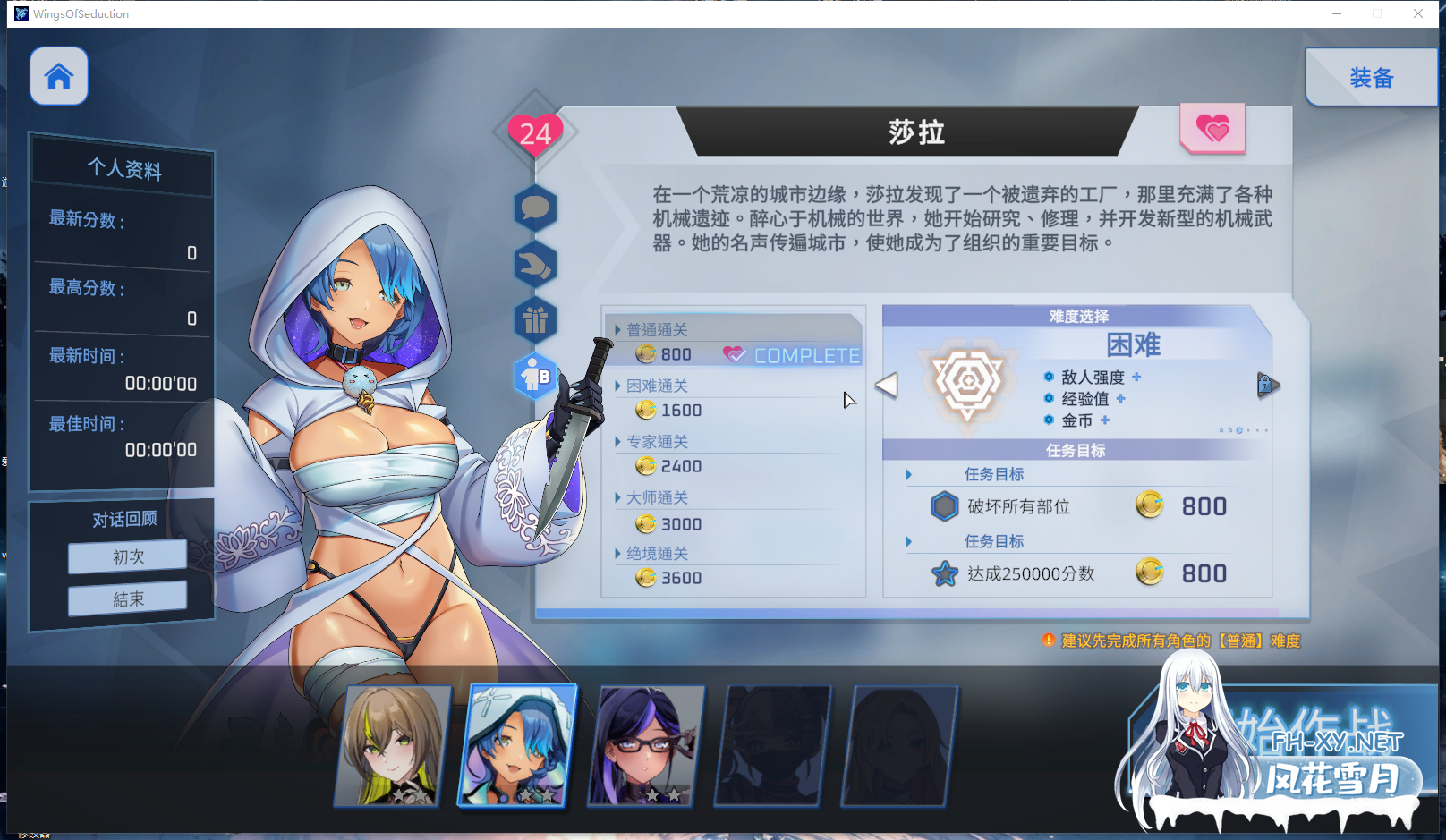Click the left arrow to lower difficulty

tap(887, 384)
